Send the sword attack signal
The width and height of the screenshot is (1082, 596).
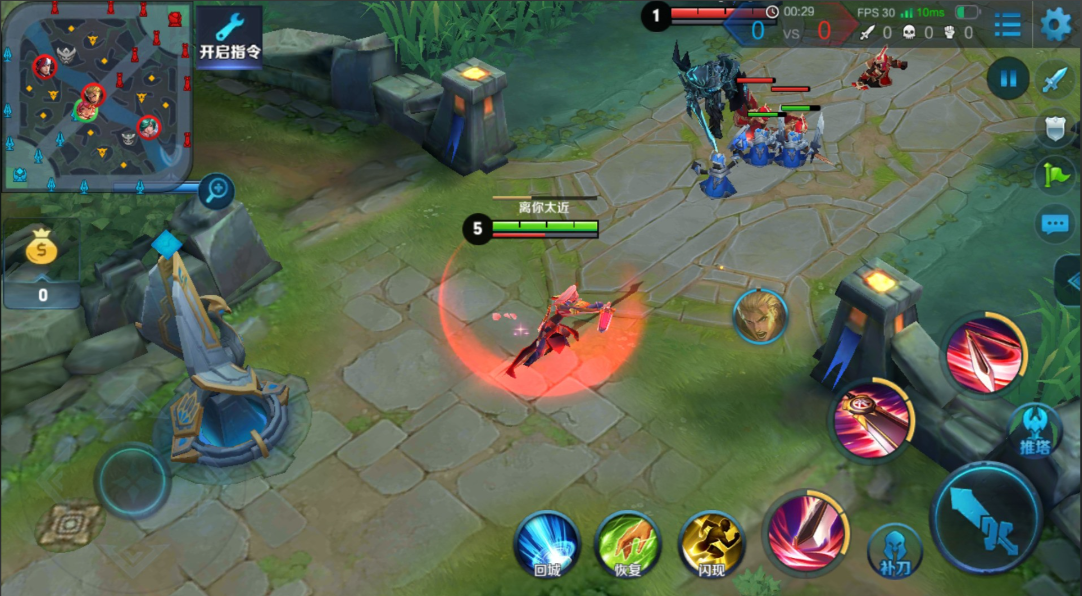point(1056,78)
